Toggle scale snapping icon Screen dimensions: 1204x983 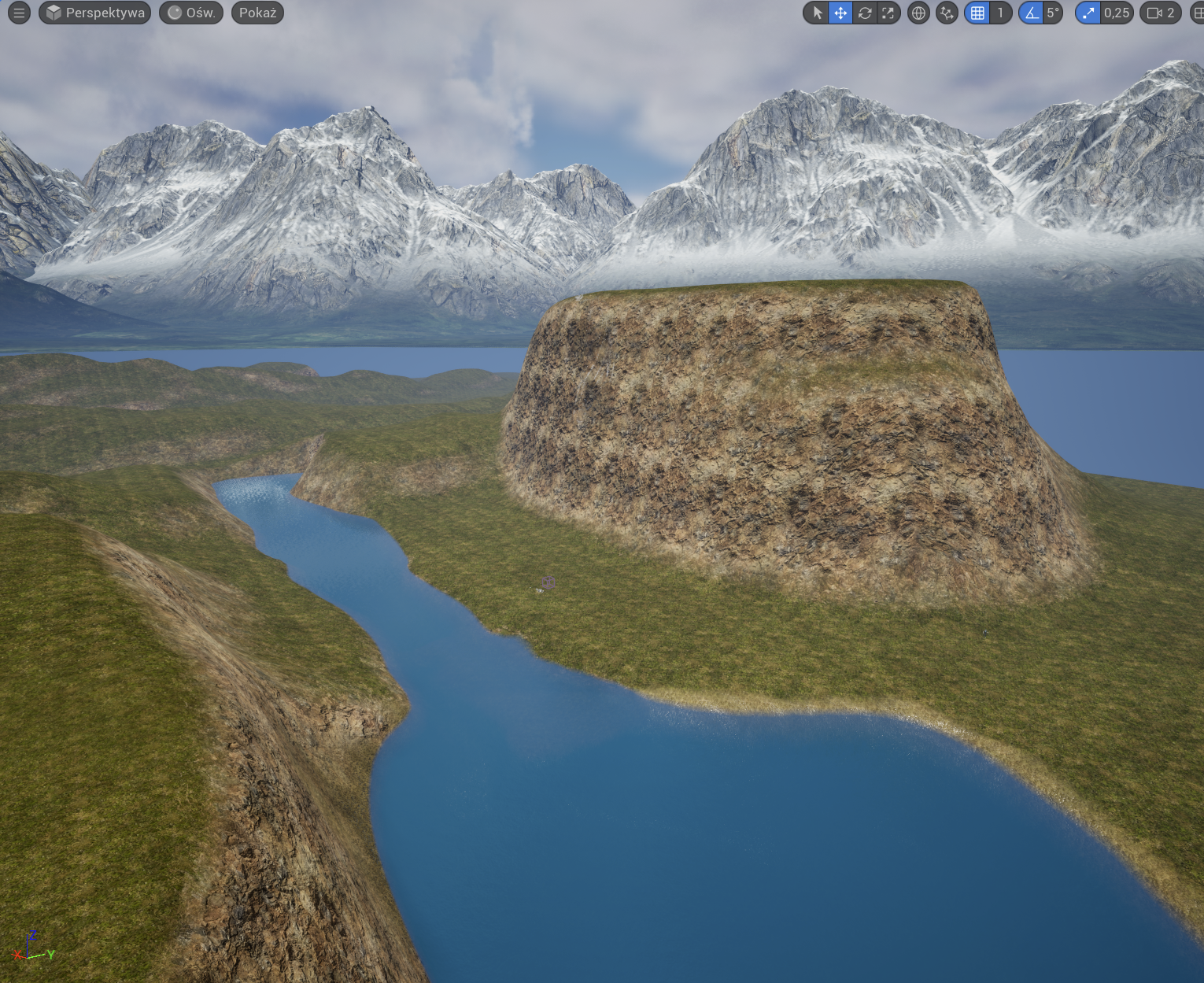pyautogui.click(x=1088, y=13)
